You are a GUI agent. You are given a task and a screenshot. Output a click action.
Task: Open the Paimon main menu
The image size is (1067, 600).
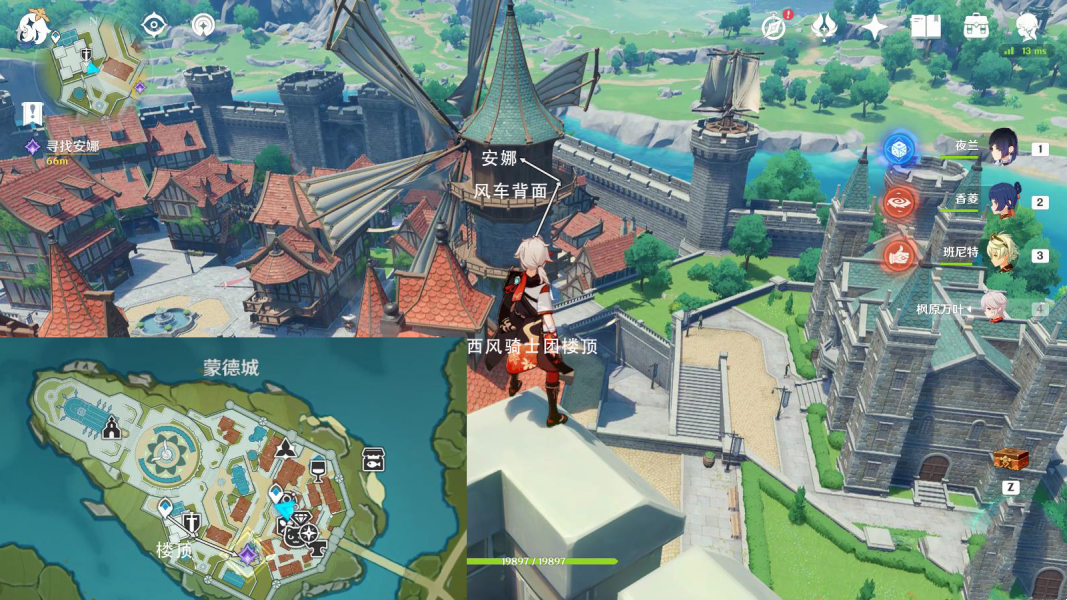tap(33, 27)
